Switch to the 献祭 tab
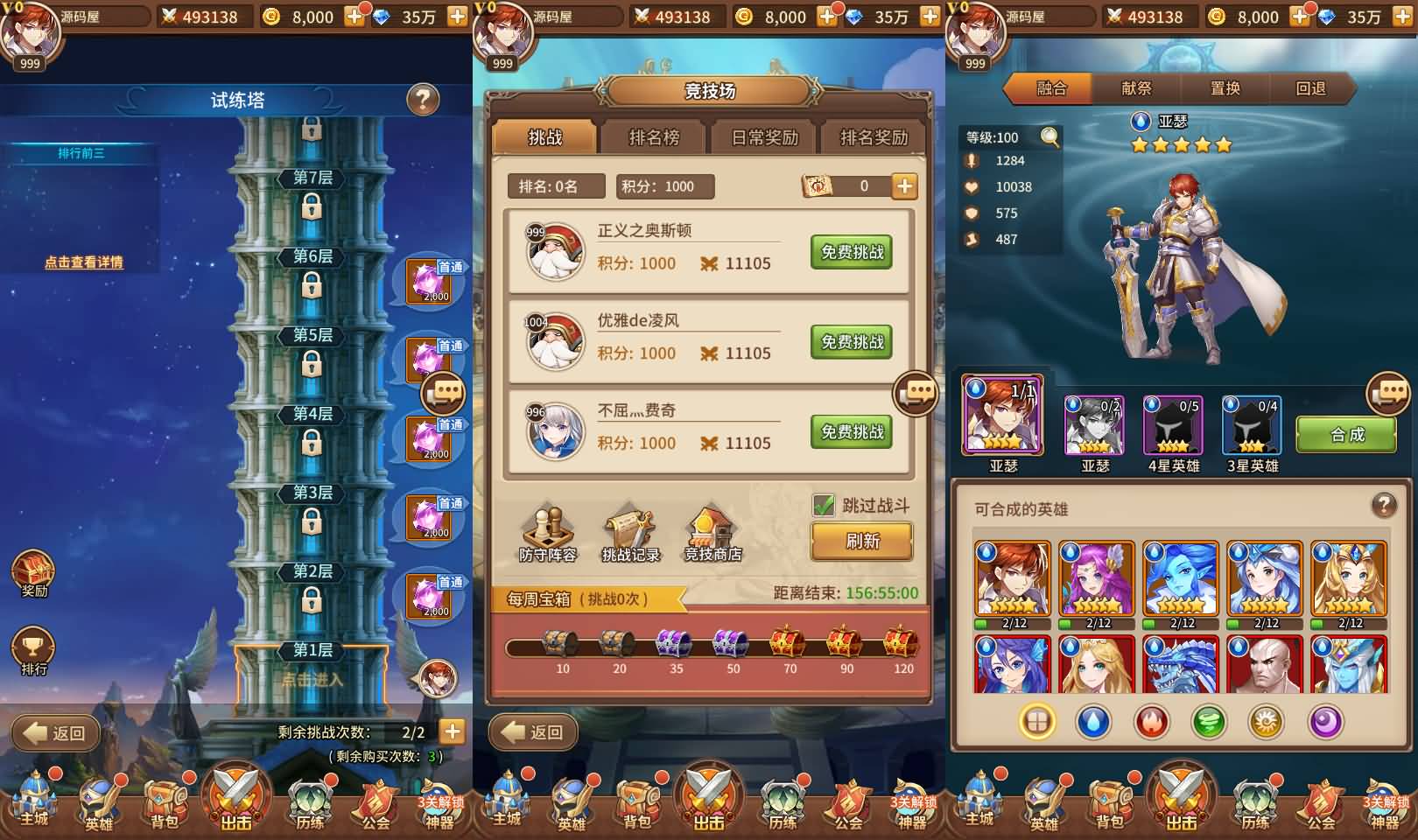The width and height of the screenshot is (1418, 840). 1136,88
